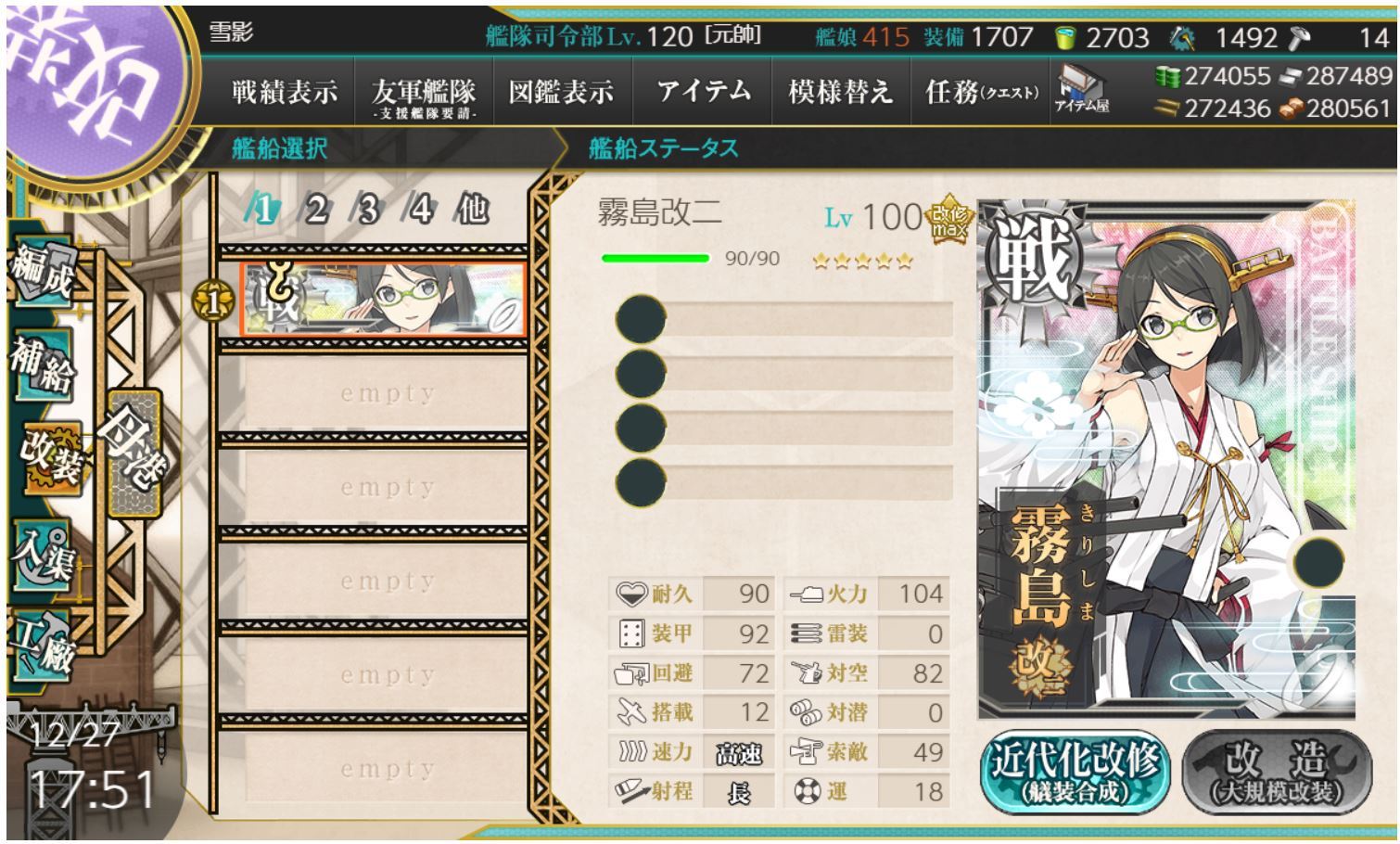This screenshot has height=844, width=1400.
Task: Open the 戦績表示 records menu
Action: (284, 92)
